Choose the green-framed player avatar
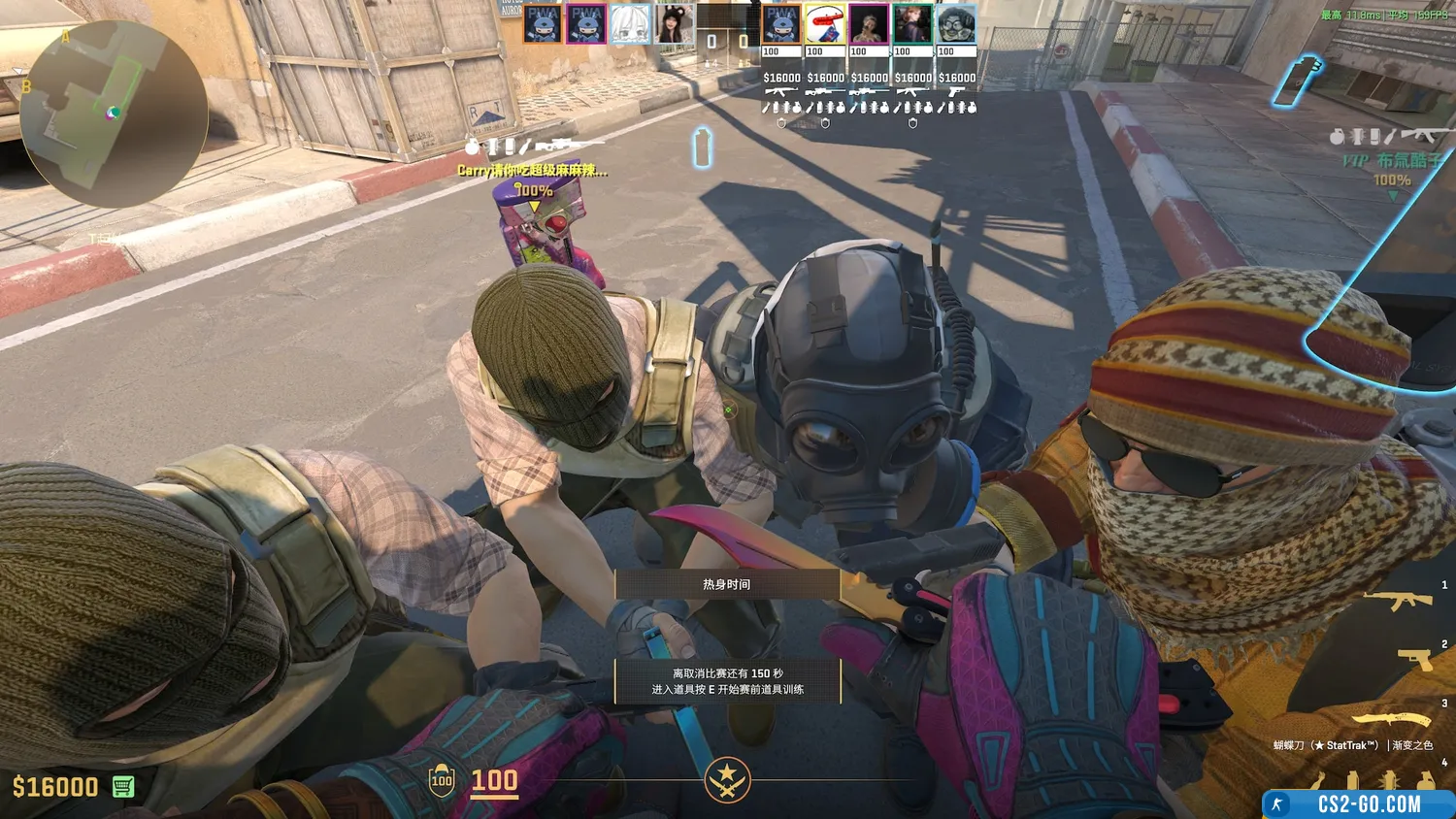The height and width of the screenshot is (819, 1456). point(912,25)
